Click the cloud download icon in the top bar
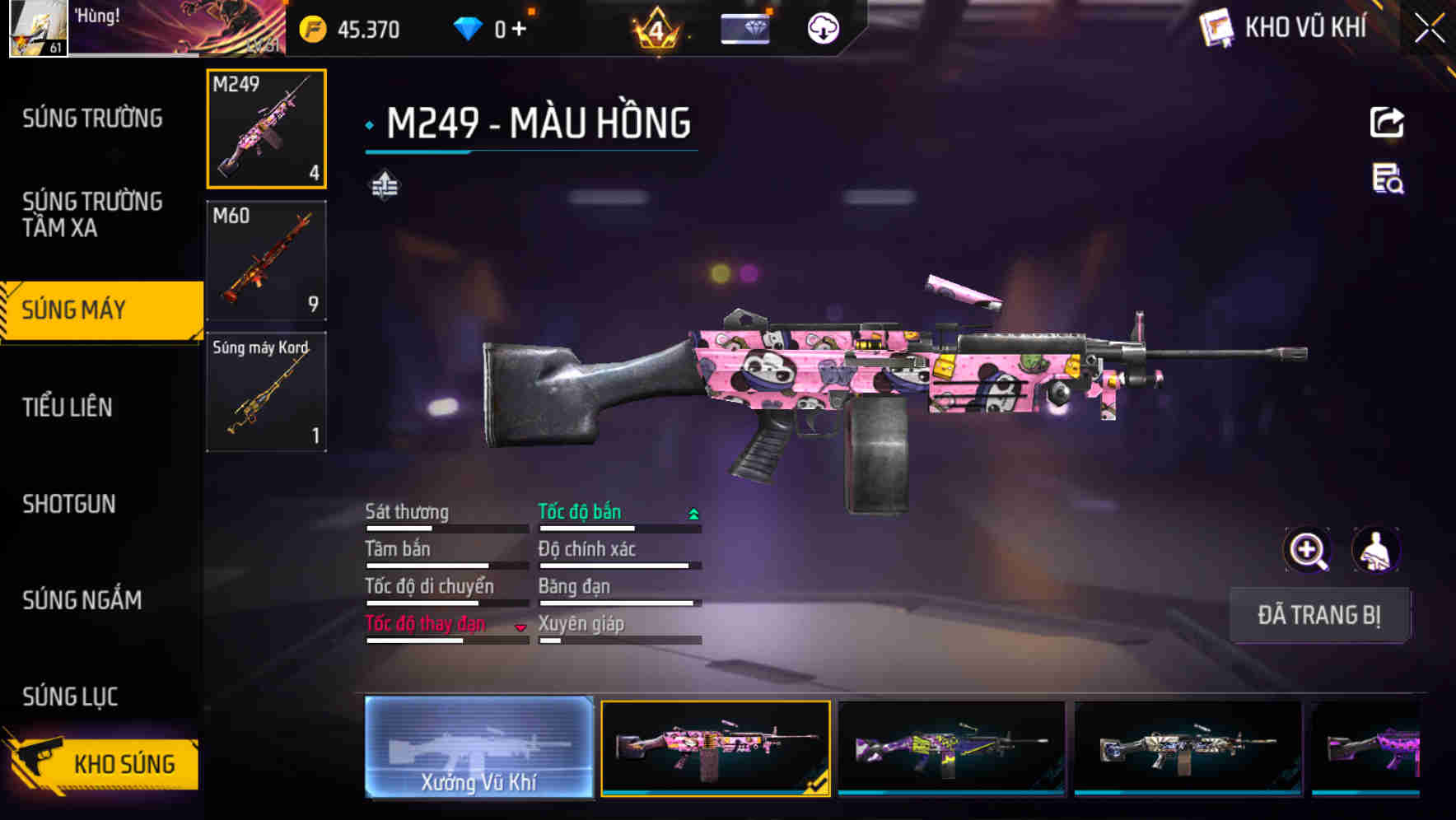This screenshot has height=820, width=1456. click(823, 27)
